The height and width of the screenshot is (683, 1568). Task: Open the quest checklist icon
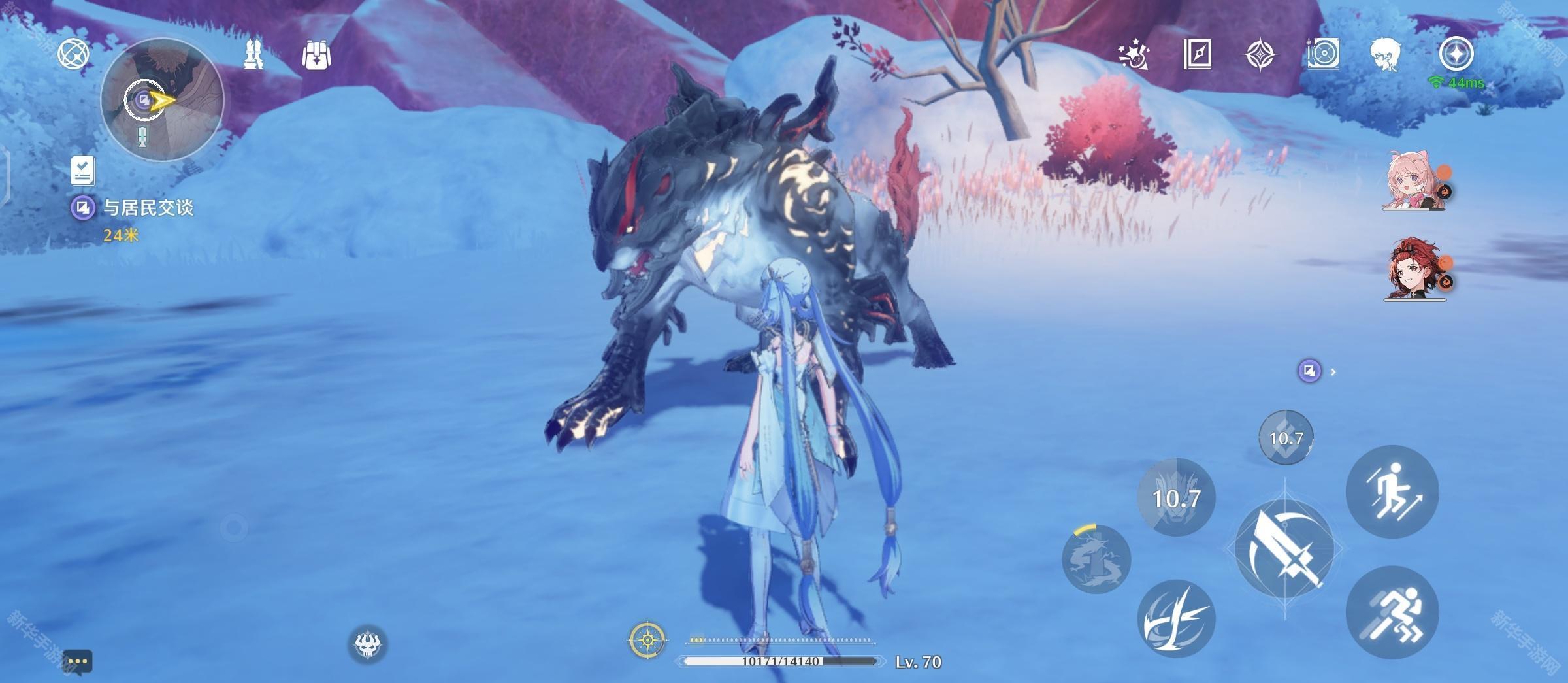point(83,171)
